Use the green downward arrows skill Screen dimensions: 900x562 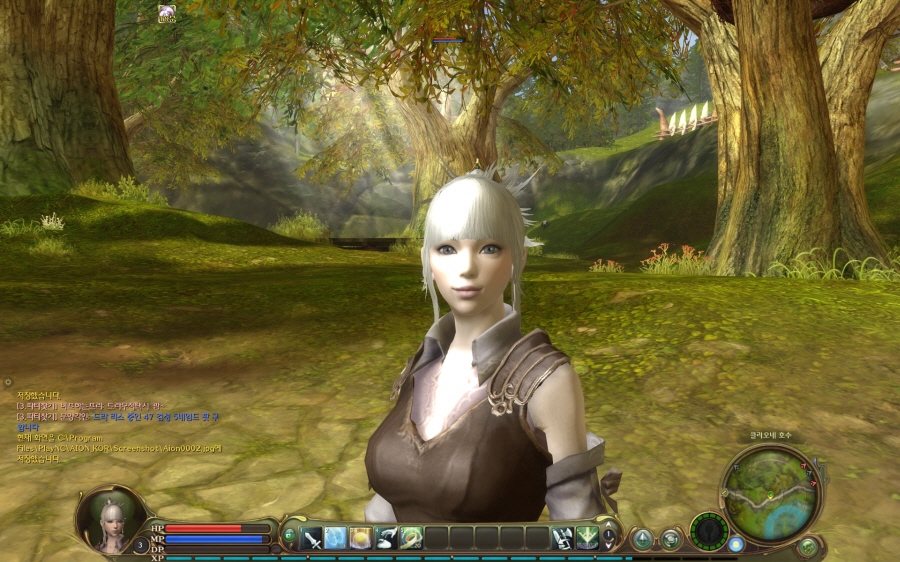click(587, 537)
